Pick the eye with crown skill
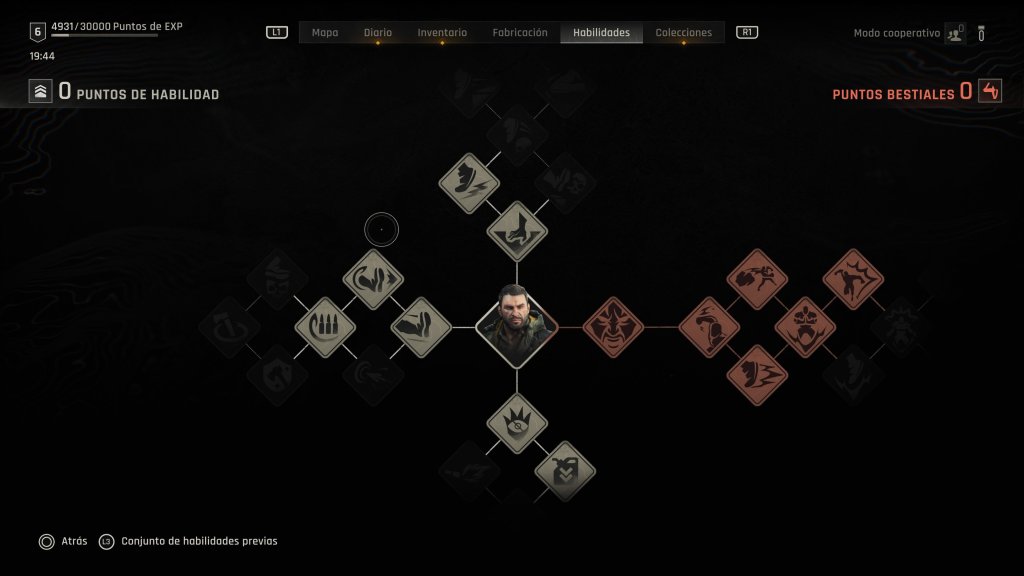Image resolution: width=1024 pixels, height=576 pixels. click(517, 423)
